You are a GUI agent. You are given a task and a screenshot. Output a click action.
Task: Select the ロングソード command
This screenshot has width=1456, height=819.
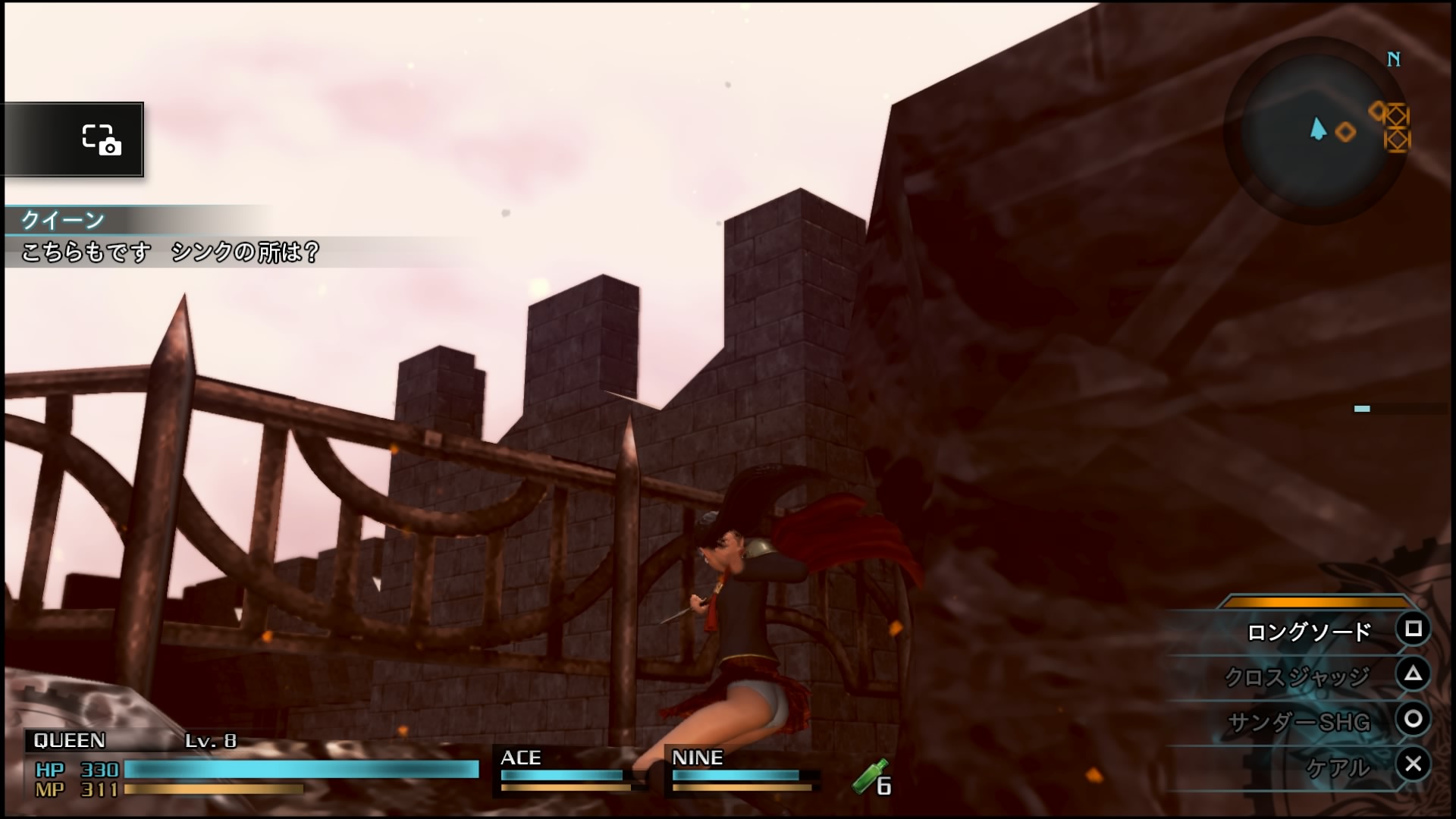(1309, 631)
